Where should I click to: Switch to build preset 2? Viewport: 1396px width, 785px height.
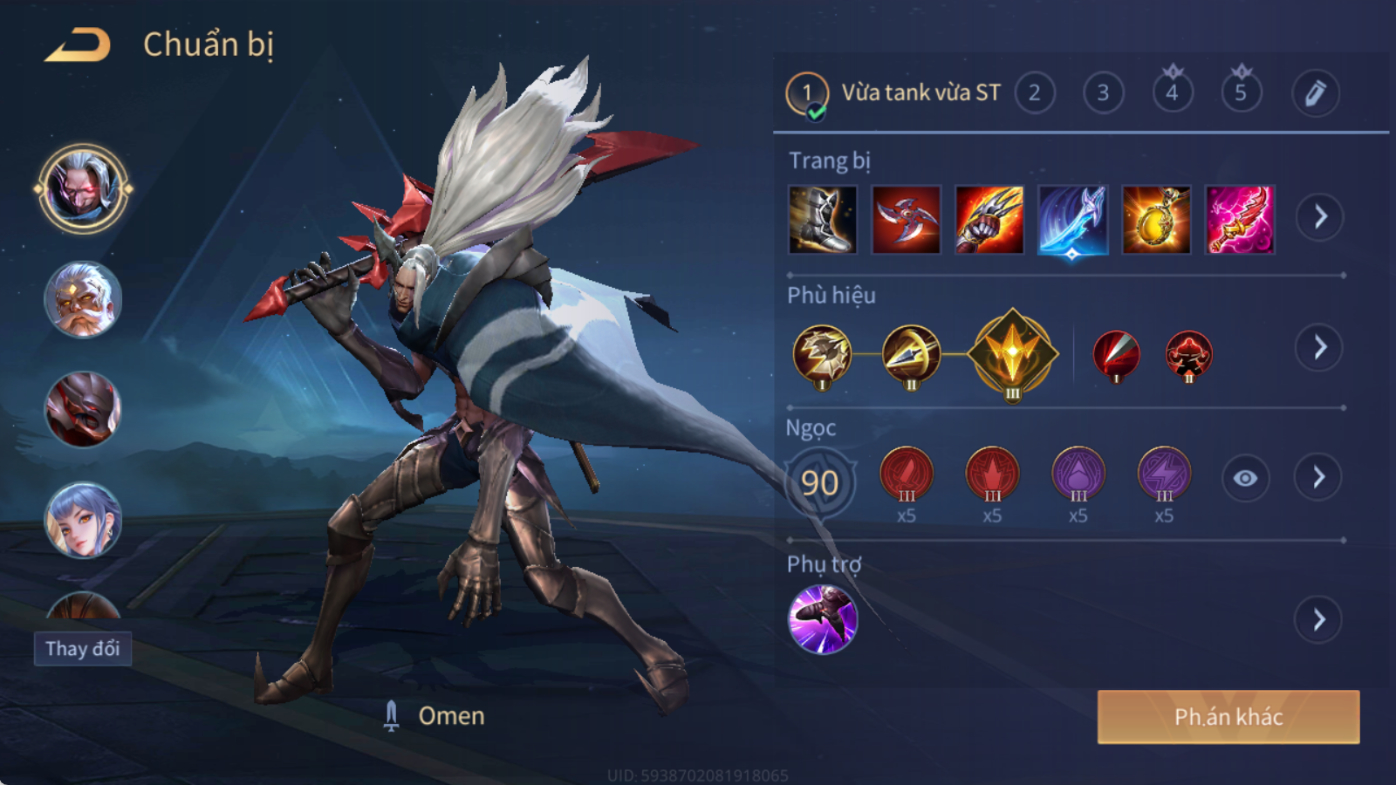(1035, 94)
